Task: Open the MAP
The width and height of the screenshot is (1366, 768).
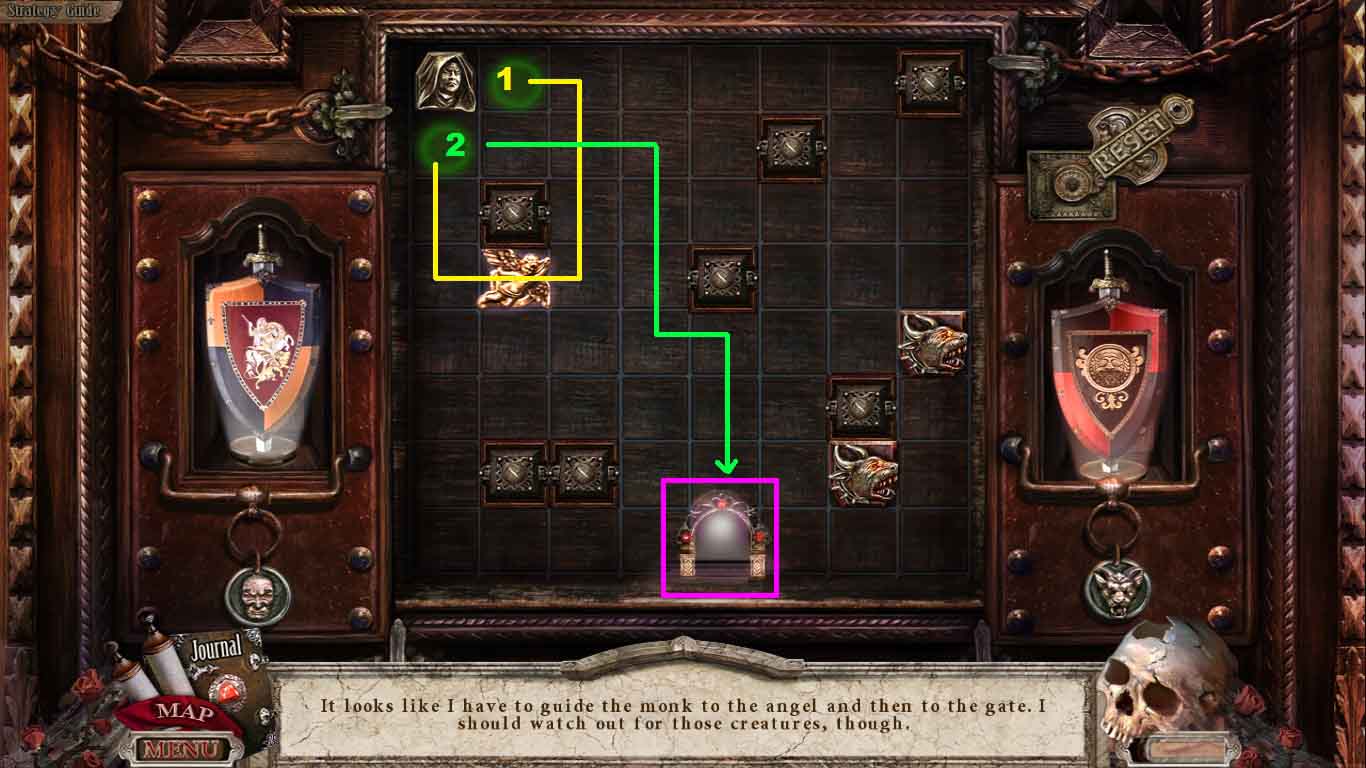Action: 185,712
